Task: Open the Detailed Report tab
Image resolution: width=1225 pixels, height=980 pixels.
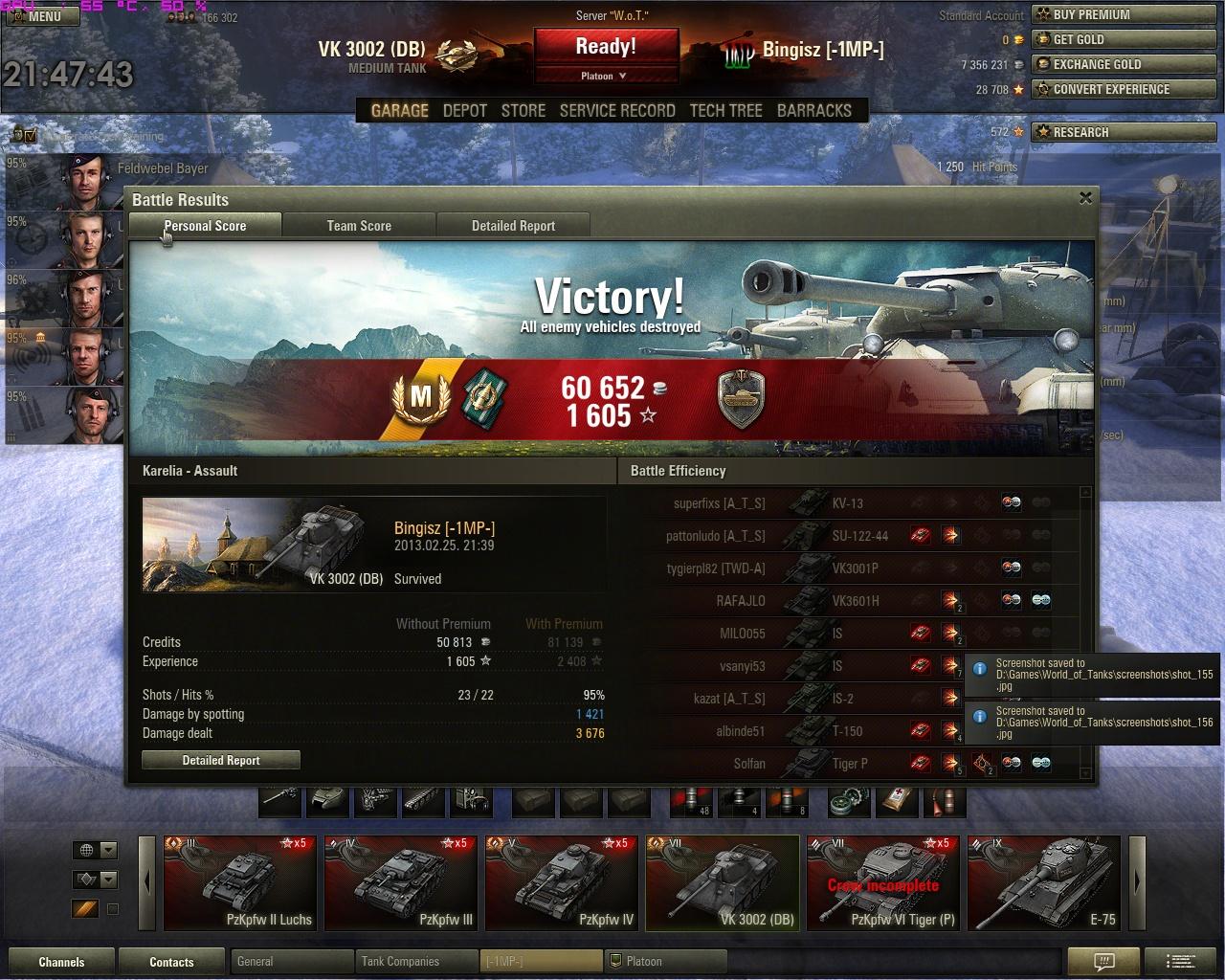Action: click(x=513, y=226)
